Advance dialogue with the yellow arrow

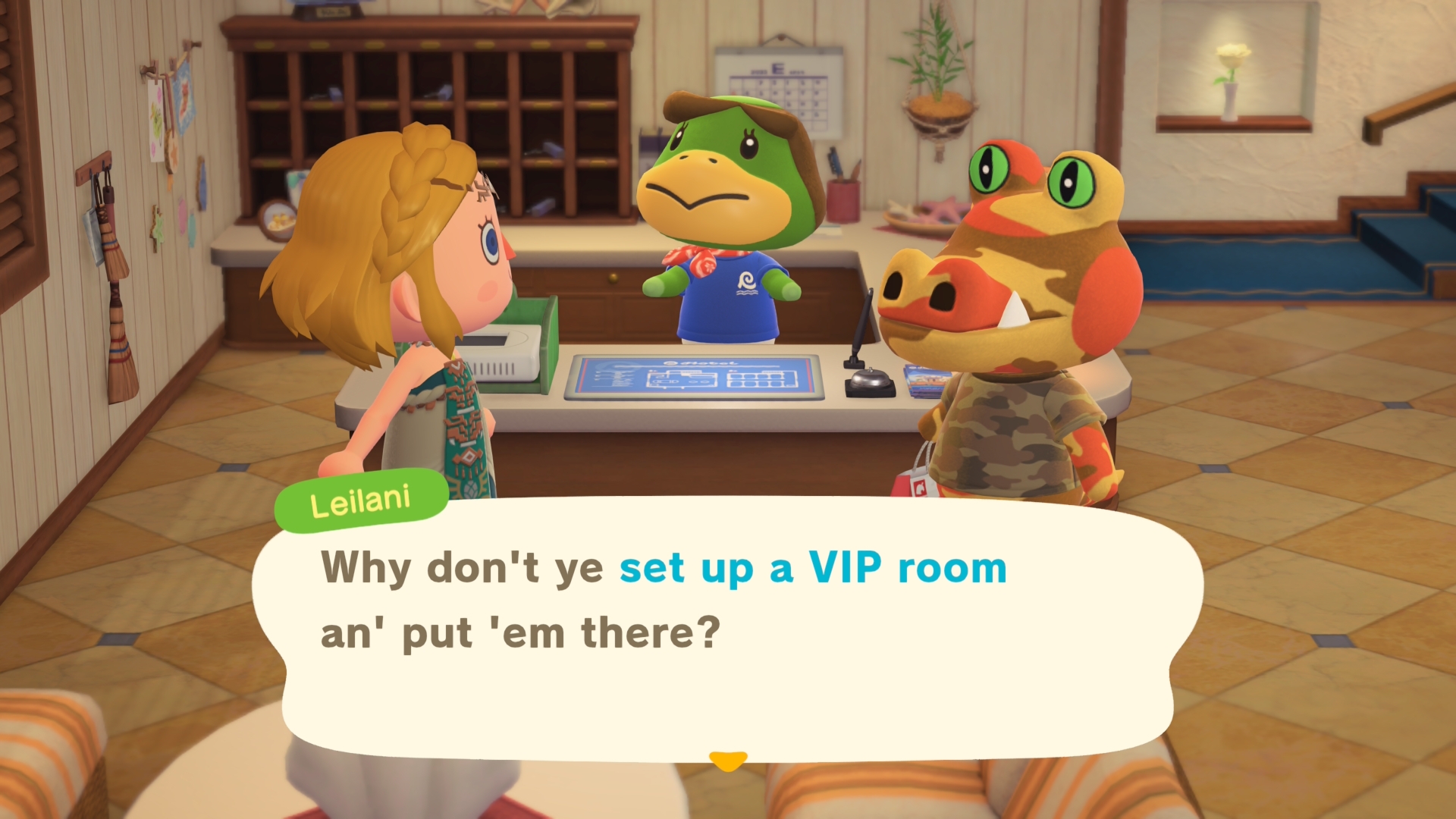tap(728, 760)
